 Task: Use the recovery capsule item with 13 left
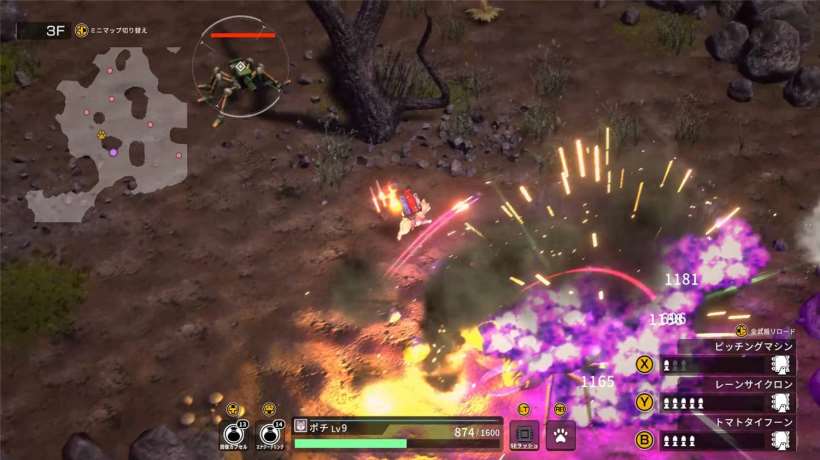[x=233, y=435]
